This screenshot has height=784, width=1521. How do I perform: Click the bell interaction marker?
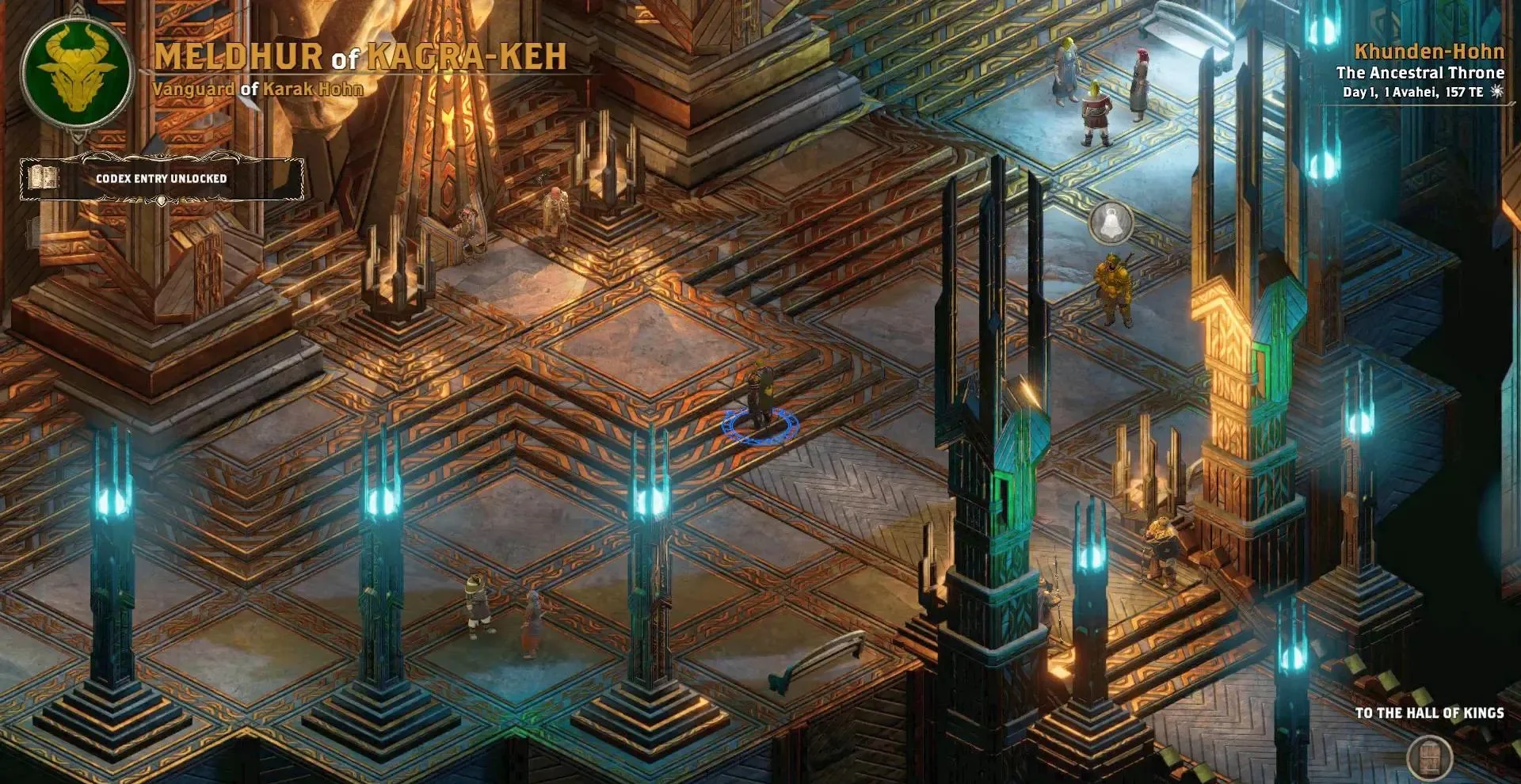coord(1111,223)
